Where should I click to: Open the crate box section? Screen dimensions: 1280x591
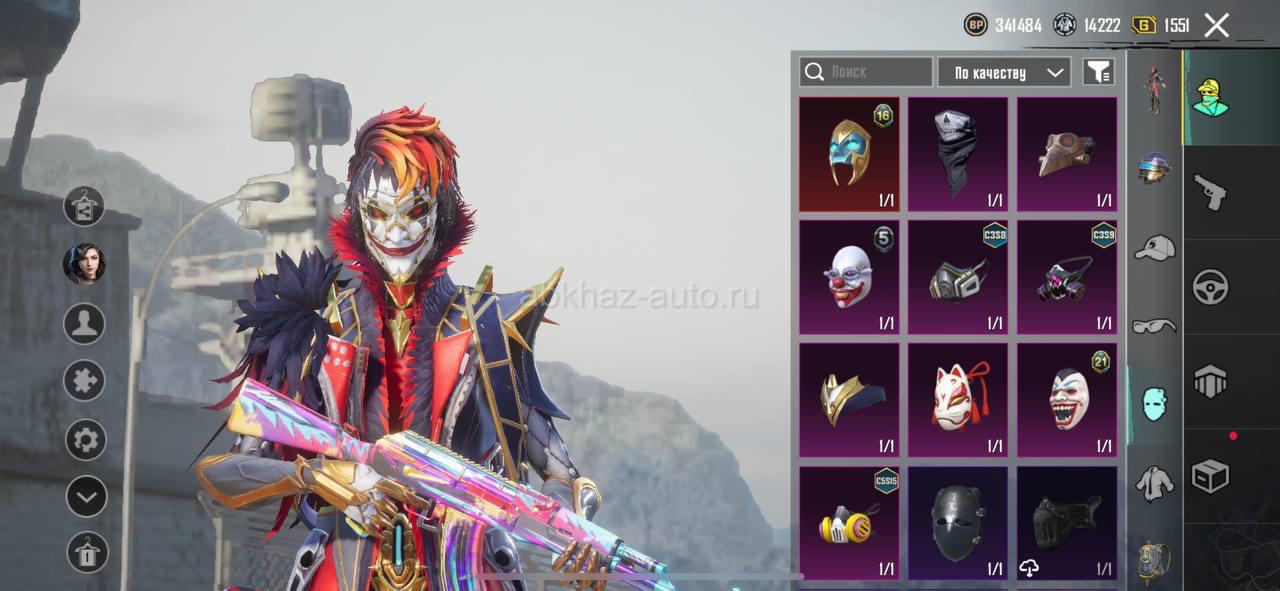pyautogui.click(x=1210, y=476)
